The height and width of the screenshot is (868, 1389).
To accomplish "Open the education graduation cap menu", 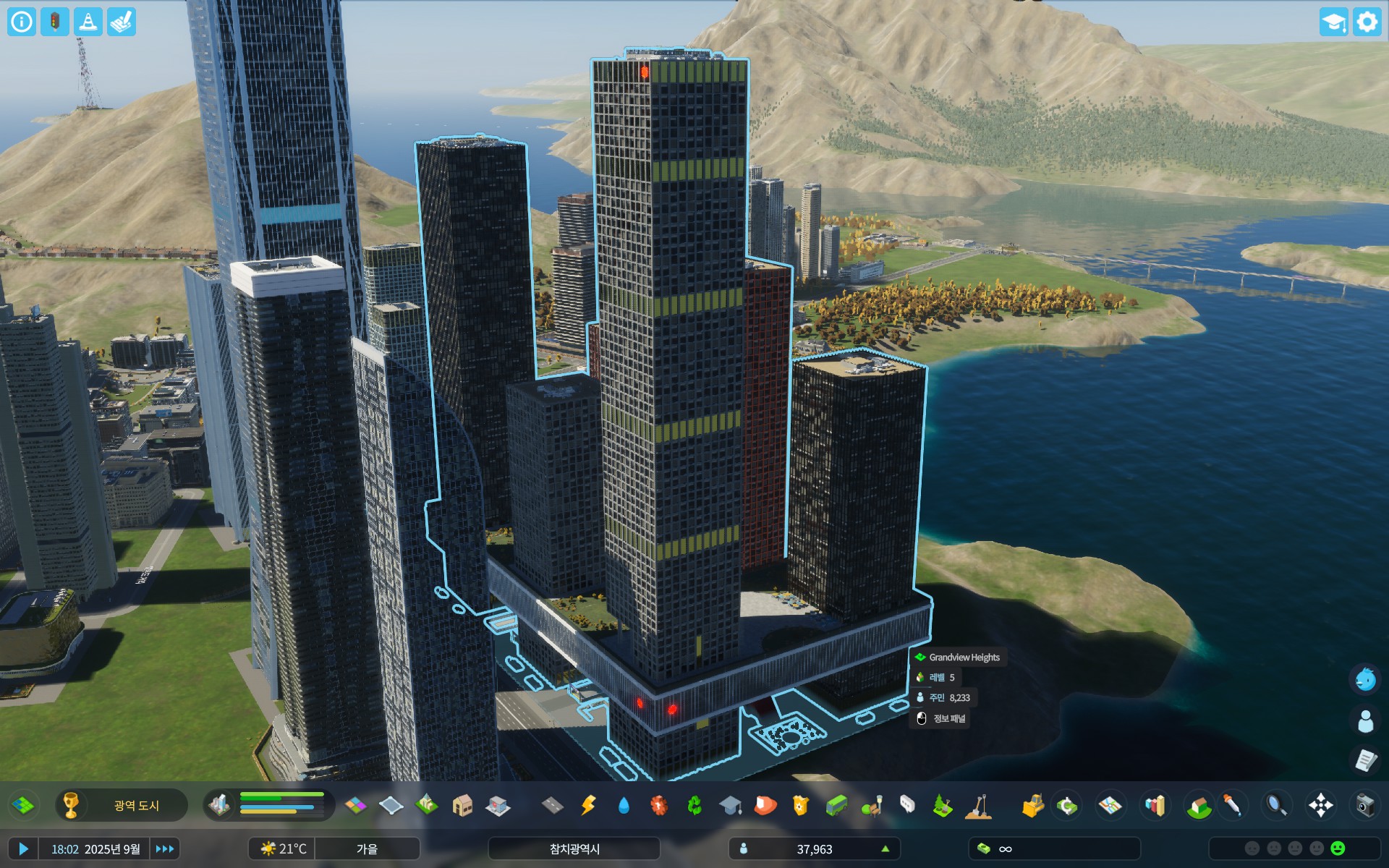I will coord(730,805).
